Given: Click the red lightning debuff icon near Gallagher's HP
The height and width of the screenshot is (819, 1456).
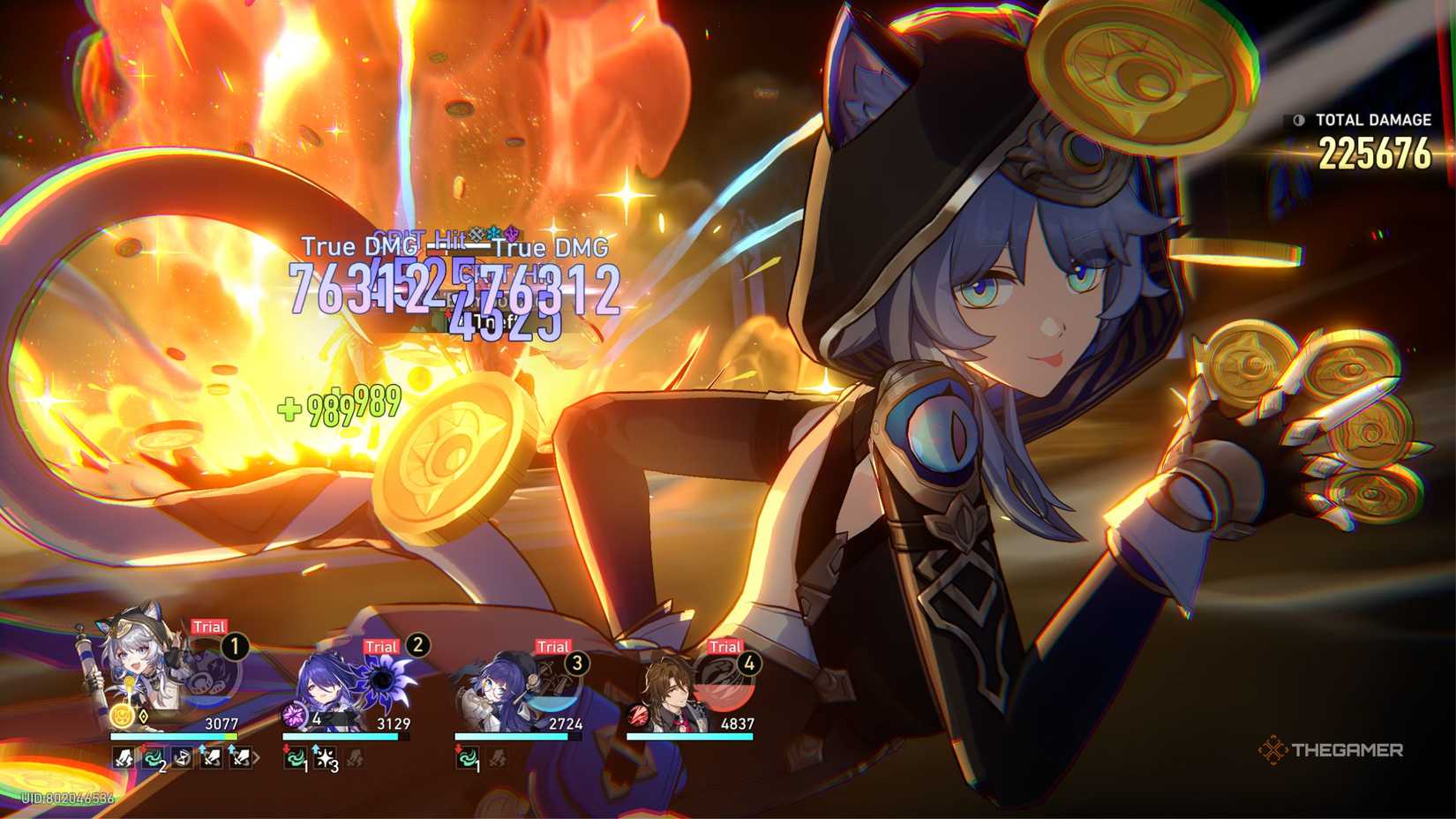Looking at the screenshot, I should coord(637,716).
